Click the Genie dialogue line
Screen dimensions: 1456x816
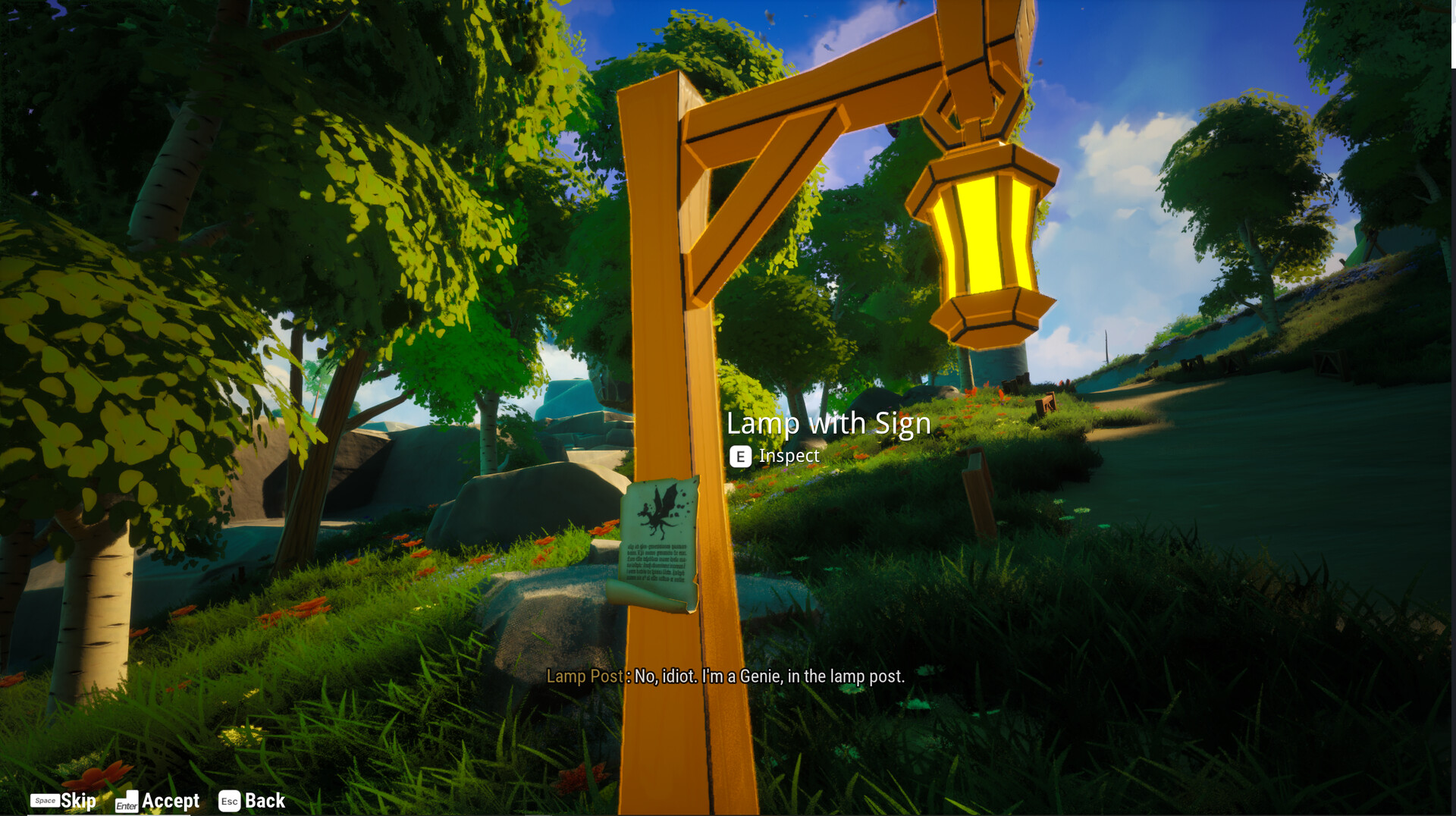(766, 675)
